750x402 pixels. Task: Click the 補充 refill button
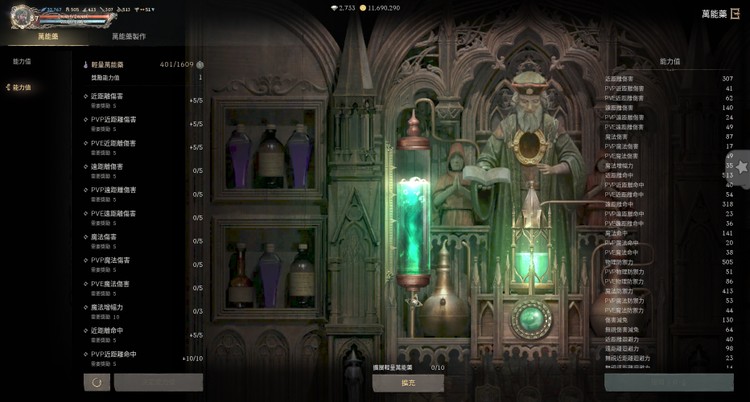pyautogui.click(x=408, y=382)
